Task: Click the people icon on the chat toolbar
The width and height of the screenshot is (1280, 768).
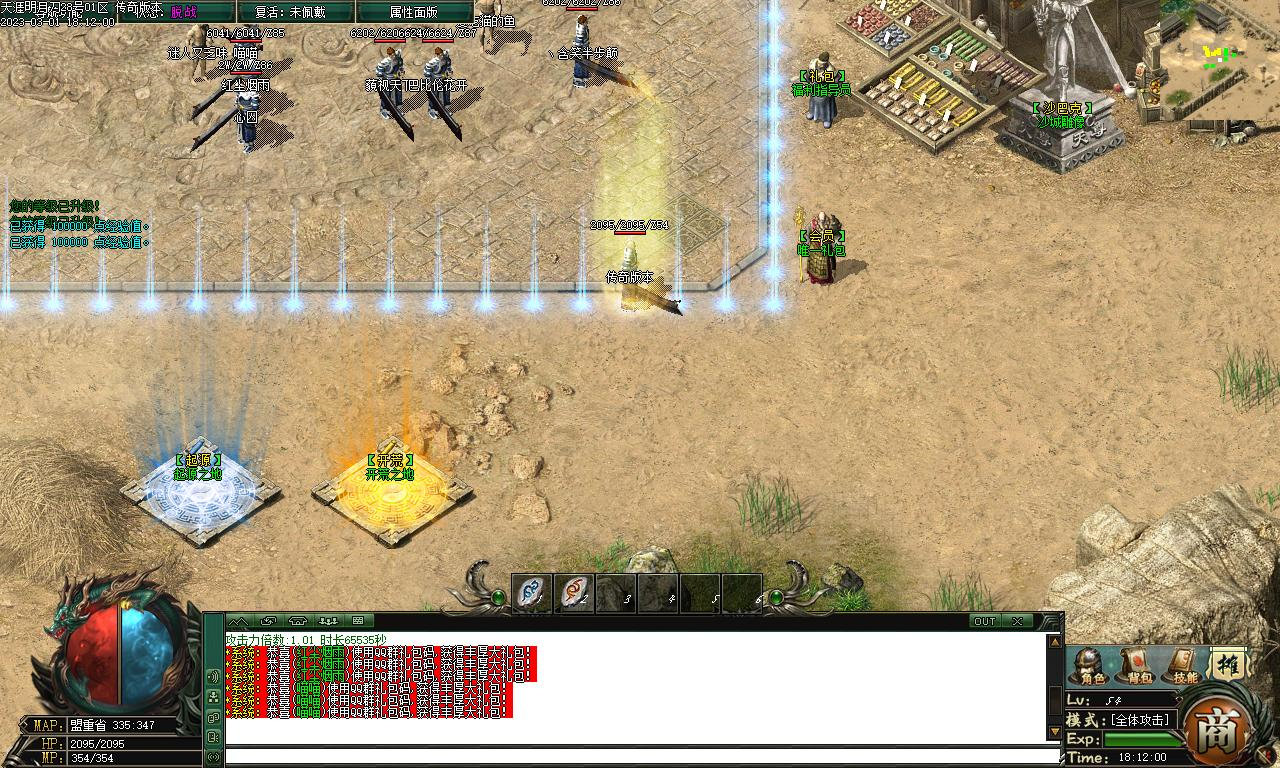Action: (329, 620)
